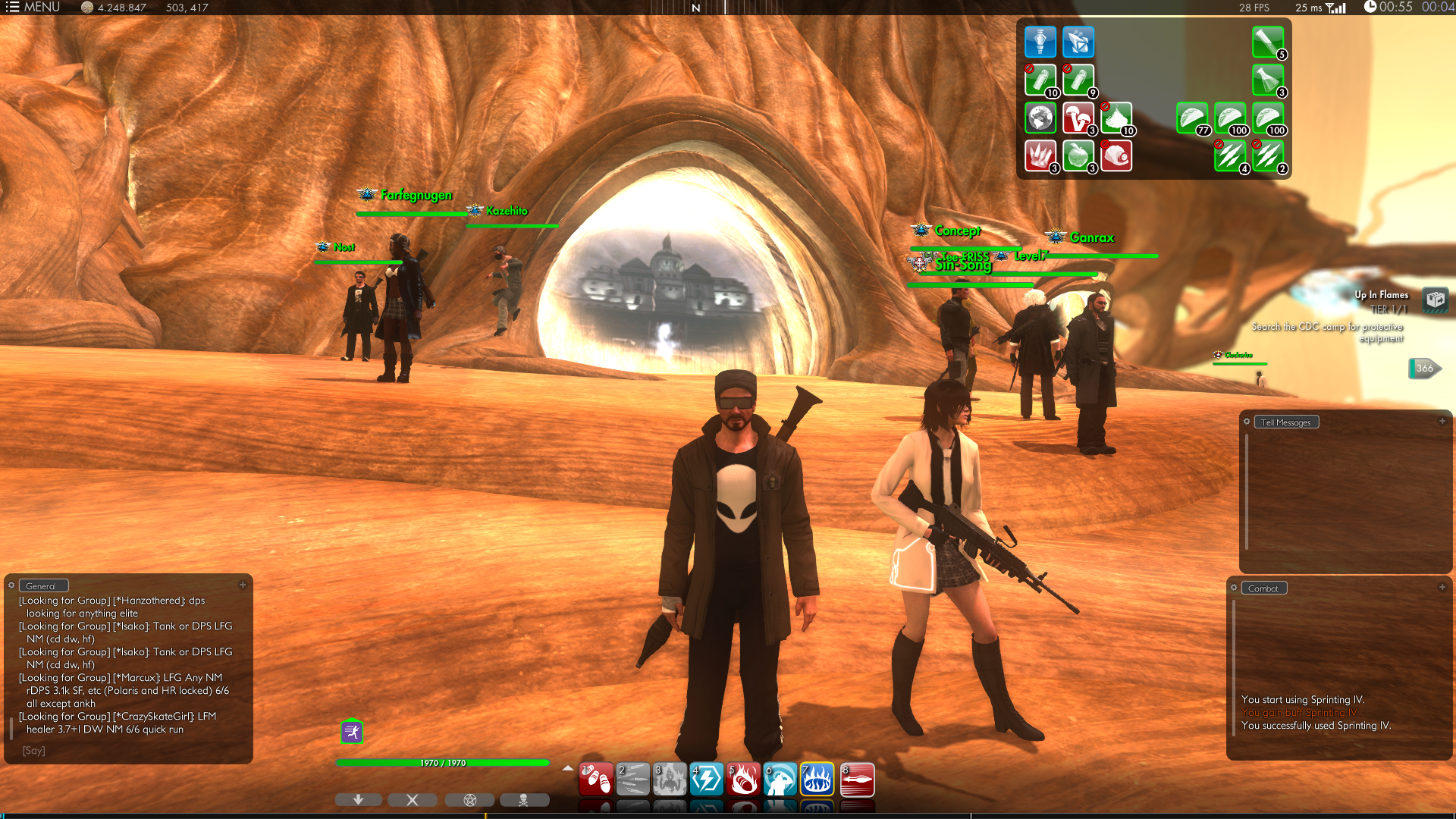
Task: Click the pentagram button below health bar
Action: tap(469, 800)
